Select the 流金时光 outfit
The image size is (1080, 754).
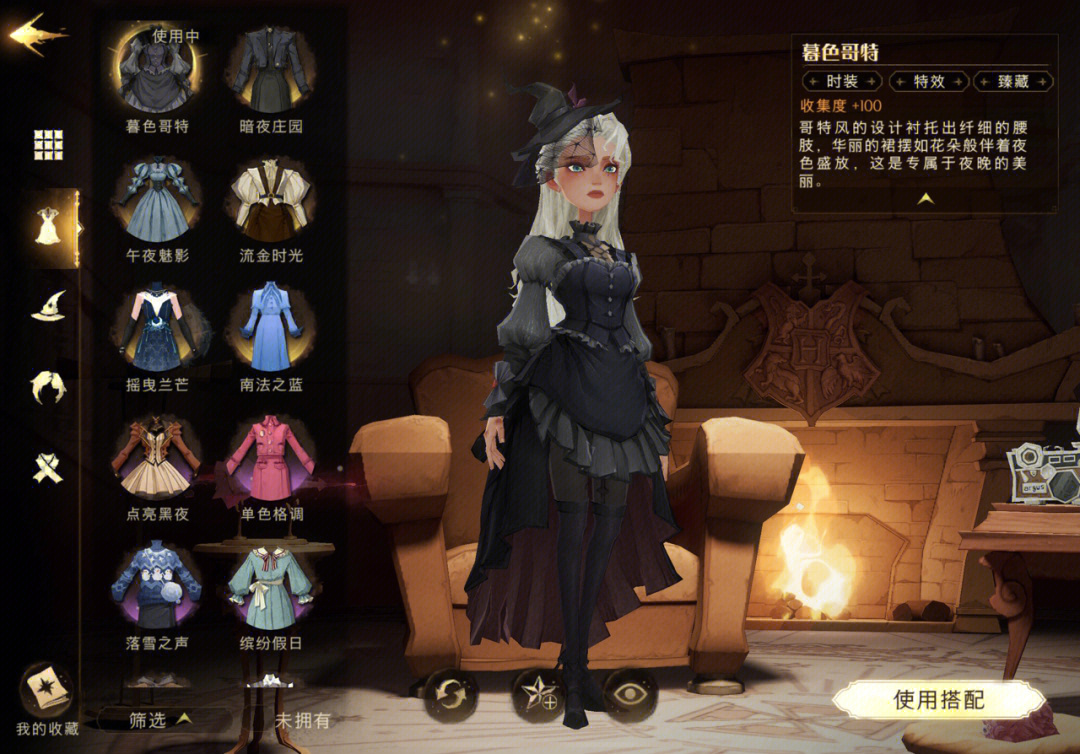coord(270,200)
